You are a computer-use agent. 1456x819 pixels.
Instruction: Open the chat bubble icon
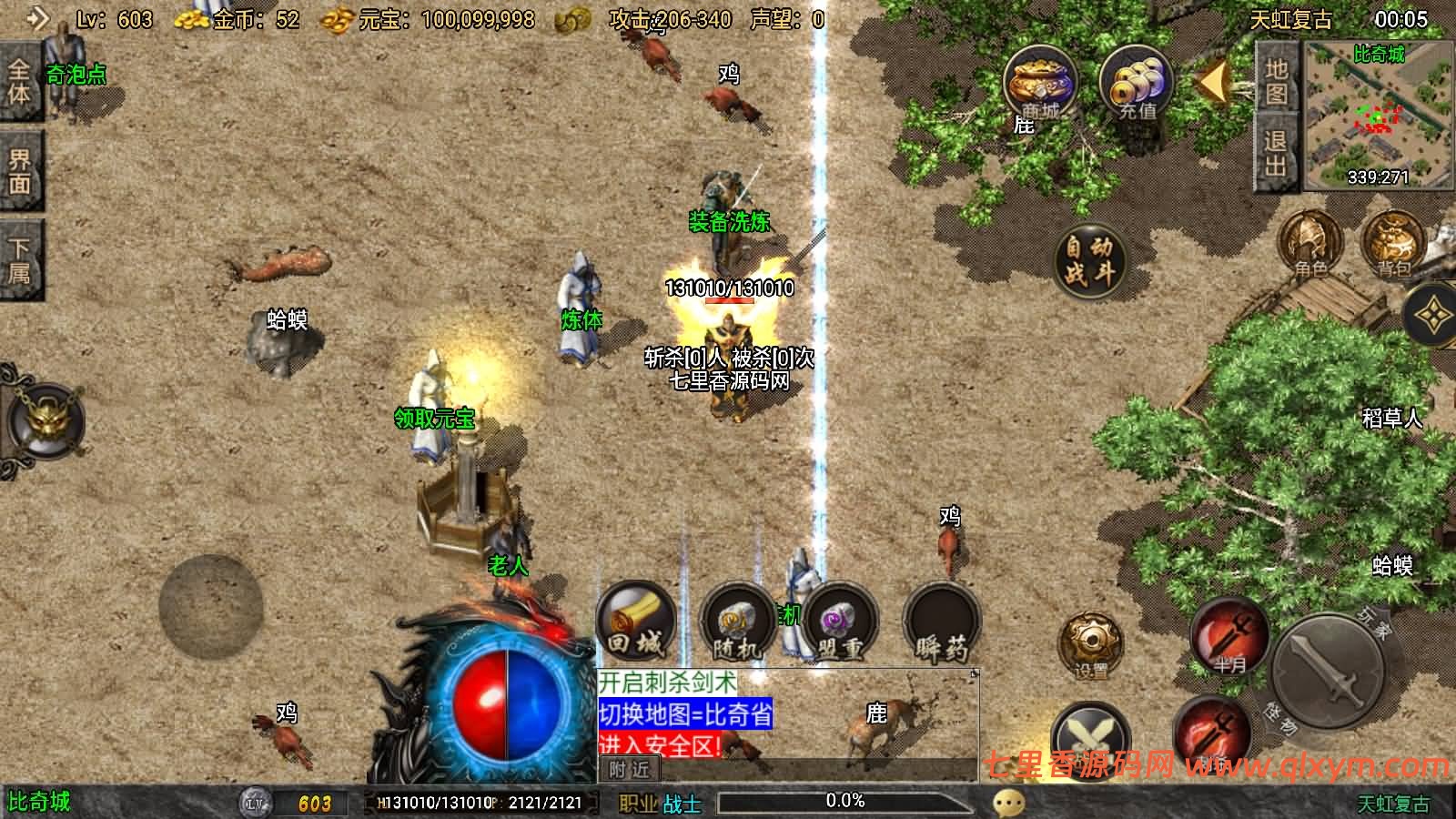point(1008,803)
